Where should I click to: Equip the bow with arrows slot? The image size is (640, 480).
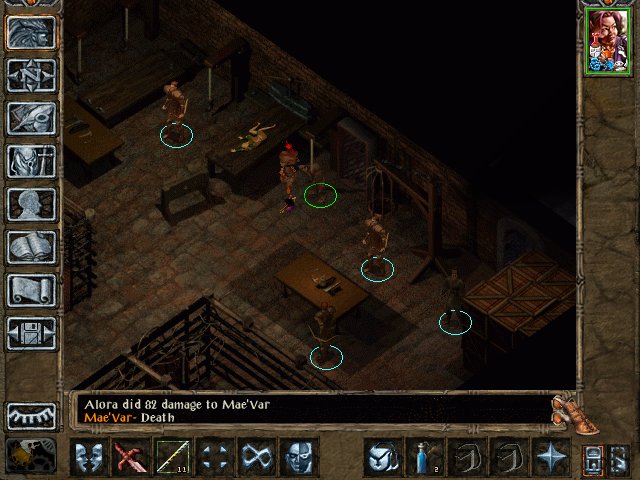point(172,458)
